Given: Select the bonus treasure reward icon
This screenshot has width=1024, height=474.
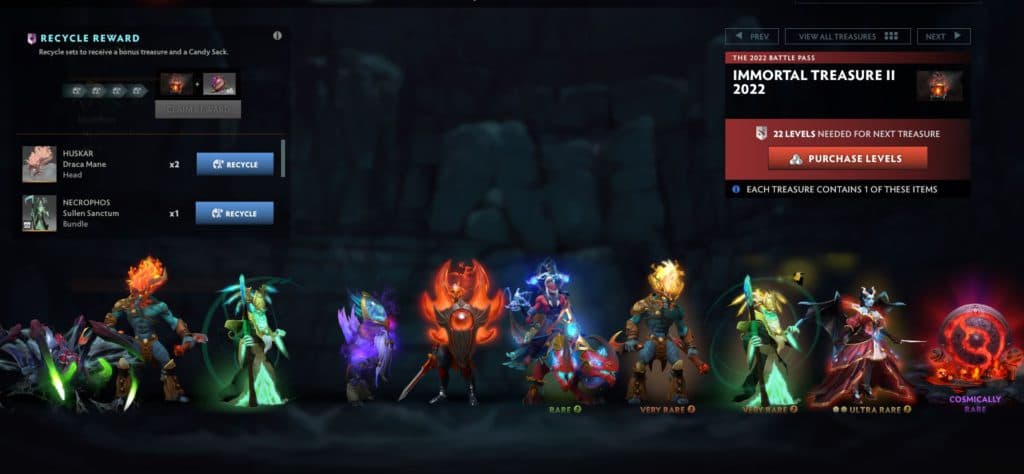Looking at the screenshot, I should coord(174,84).
